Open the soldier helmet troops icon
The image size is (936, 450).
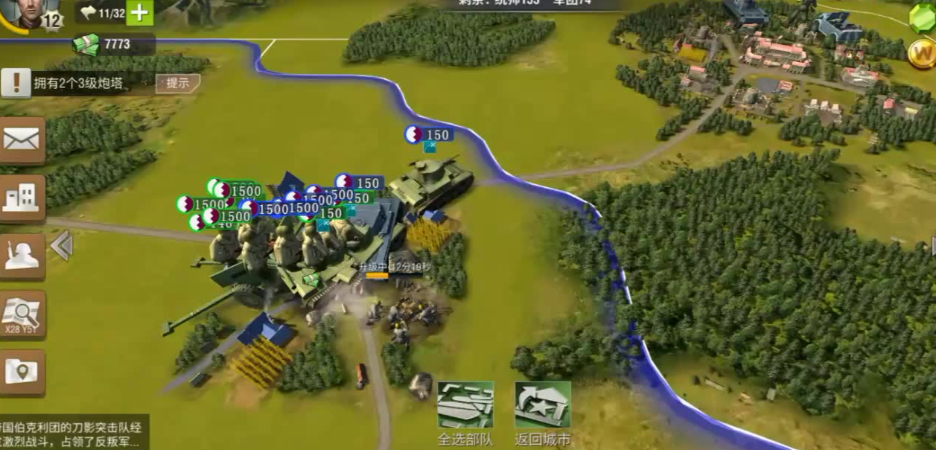click(22, 255)
